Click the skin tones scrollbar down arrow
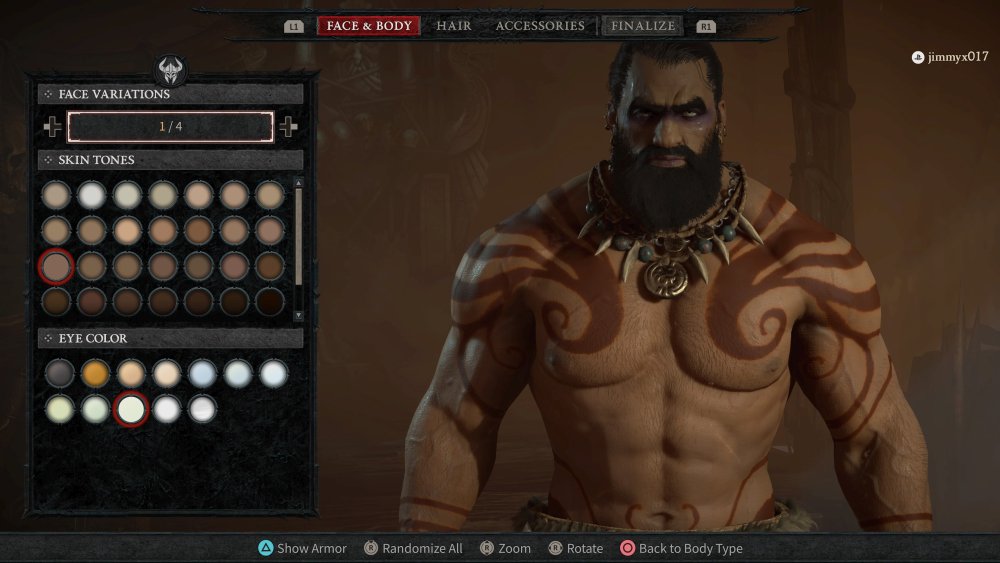Screen dimensions: 1000x563 [x=298, y=315]
